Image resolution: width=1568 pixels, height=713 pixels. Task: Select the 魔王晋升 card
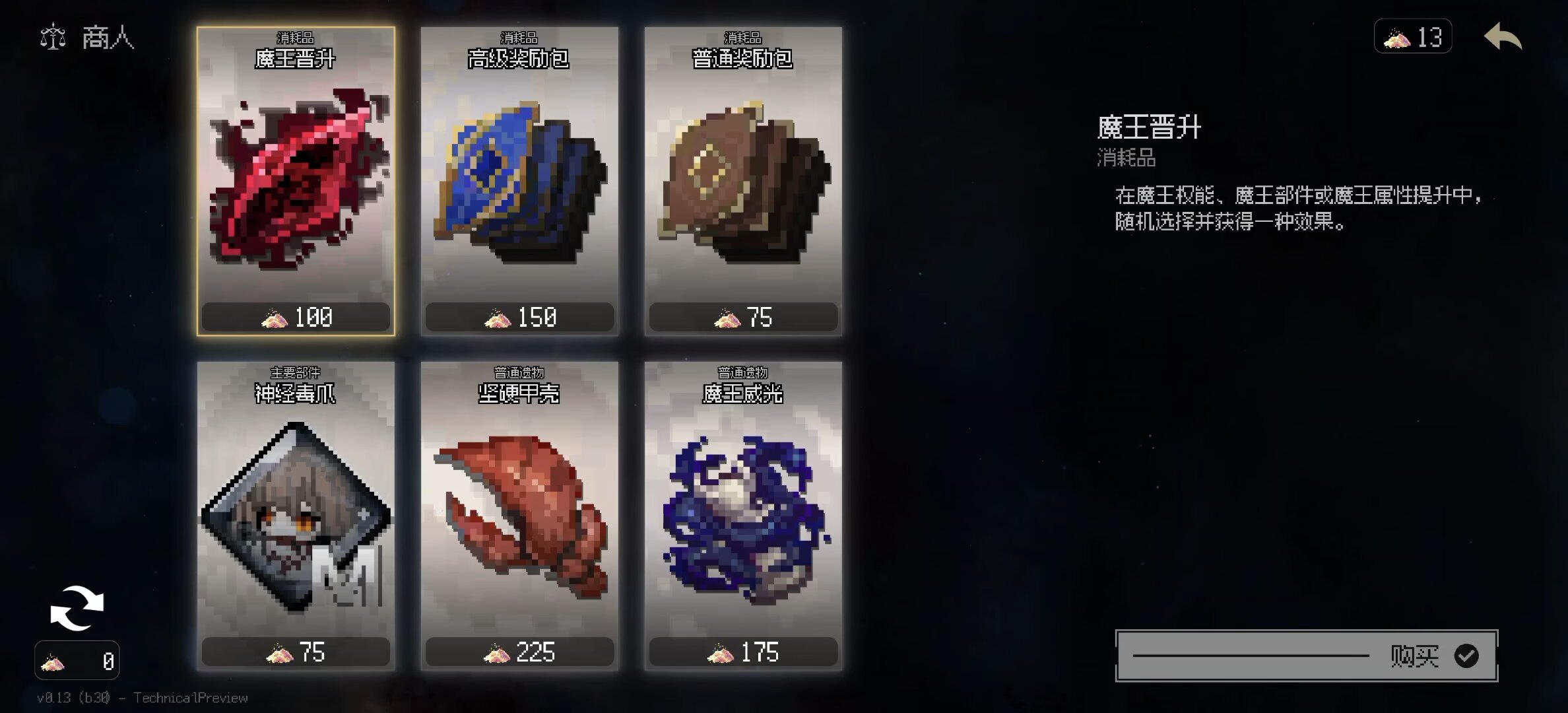[x=296, y=182]
